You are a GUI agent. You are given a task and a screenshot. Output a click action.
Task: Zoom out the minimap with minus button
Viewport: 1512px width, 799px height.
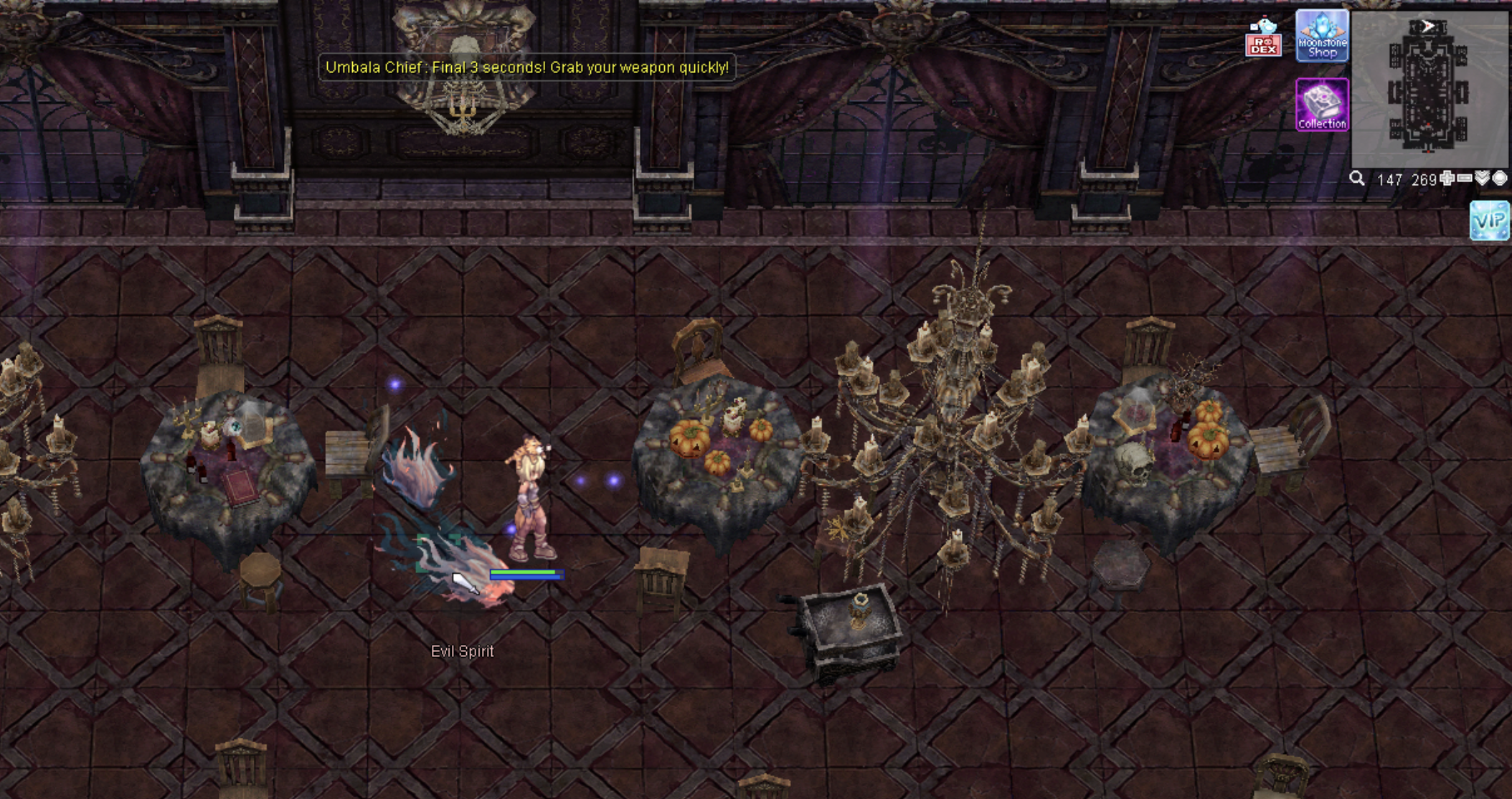[1465, 179]
